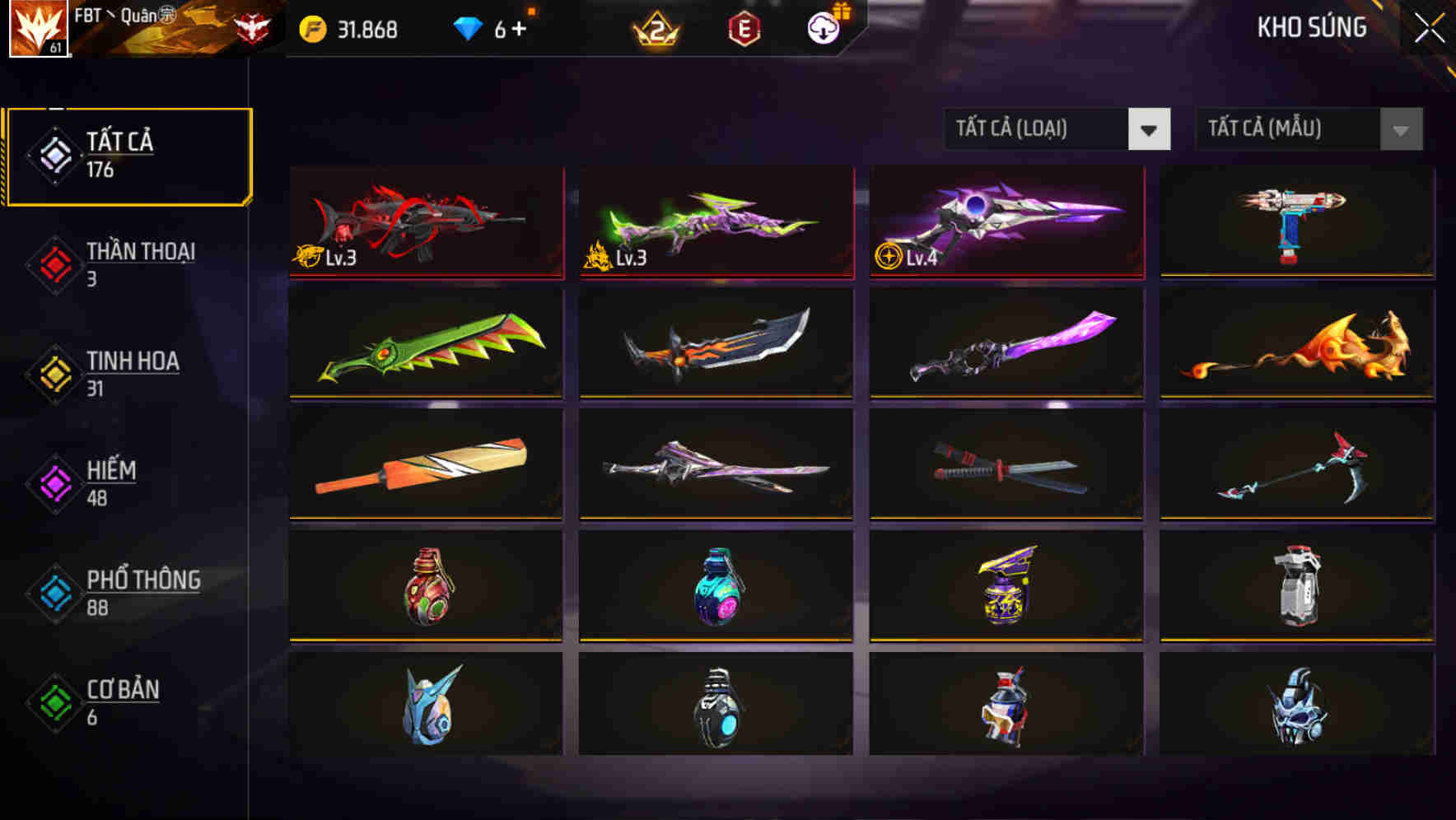The image size is (1456, 820).
Task: Open the TẤT CẢ (LOẠI) dropdown
Action: pos(1034,129)
